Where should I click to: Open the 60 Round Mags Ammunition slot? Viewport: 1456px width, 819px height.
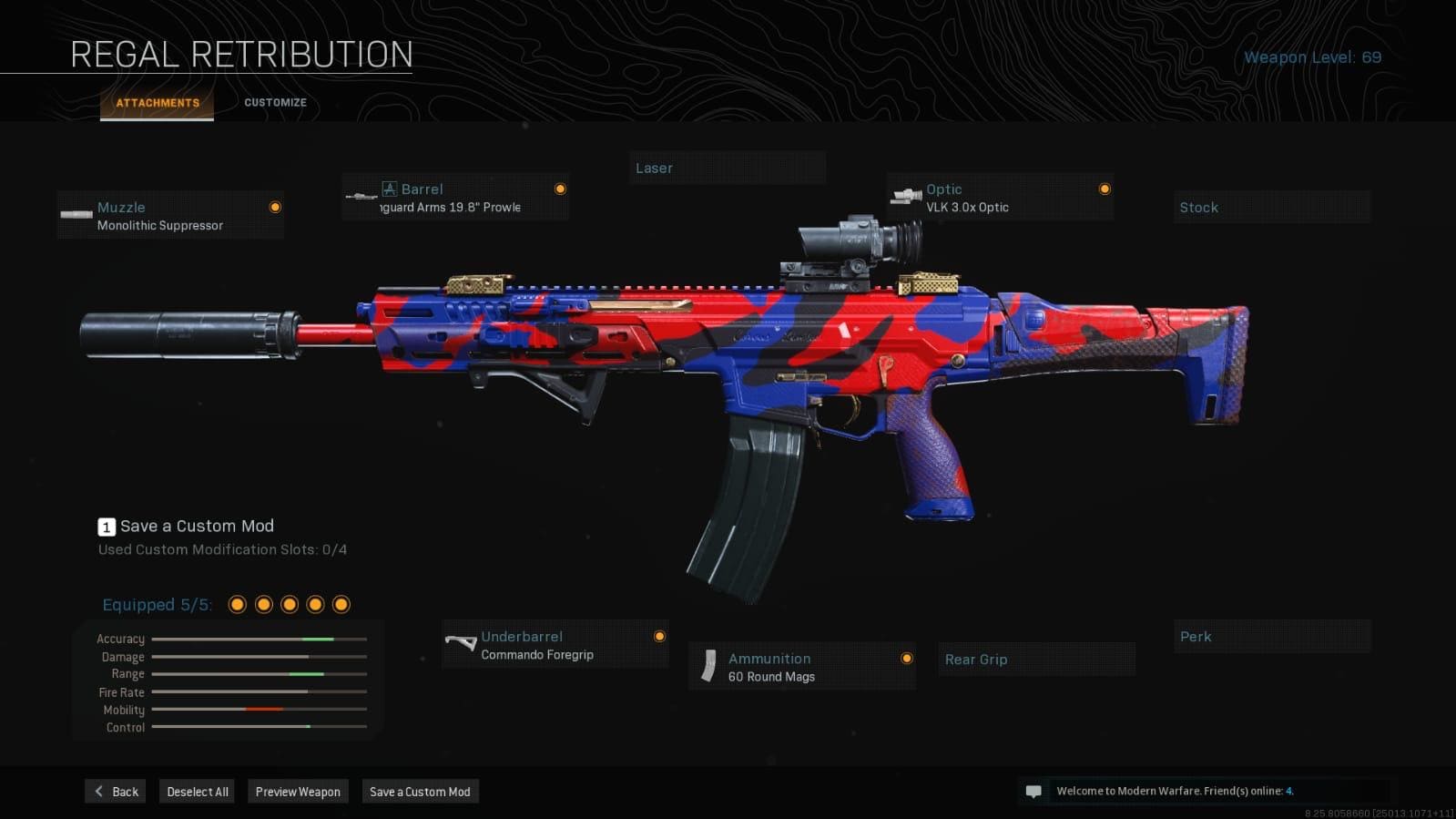click(802, 667)
